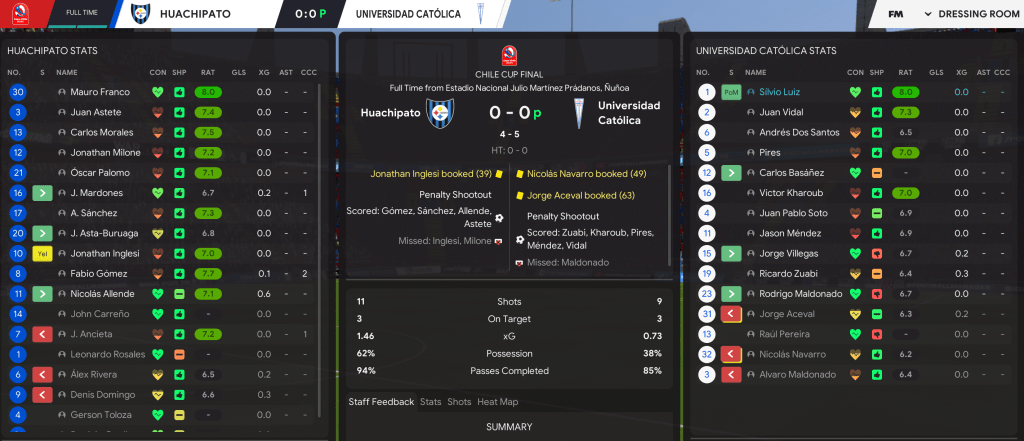View the Heat Map tab
This screenshot has width=1024, height=441.
(496, 402)
